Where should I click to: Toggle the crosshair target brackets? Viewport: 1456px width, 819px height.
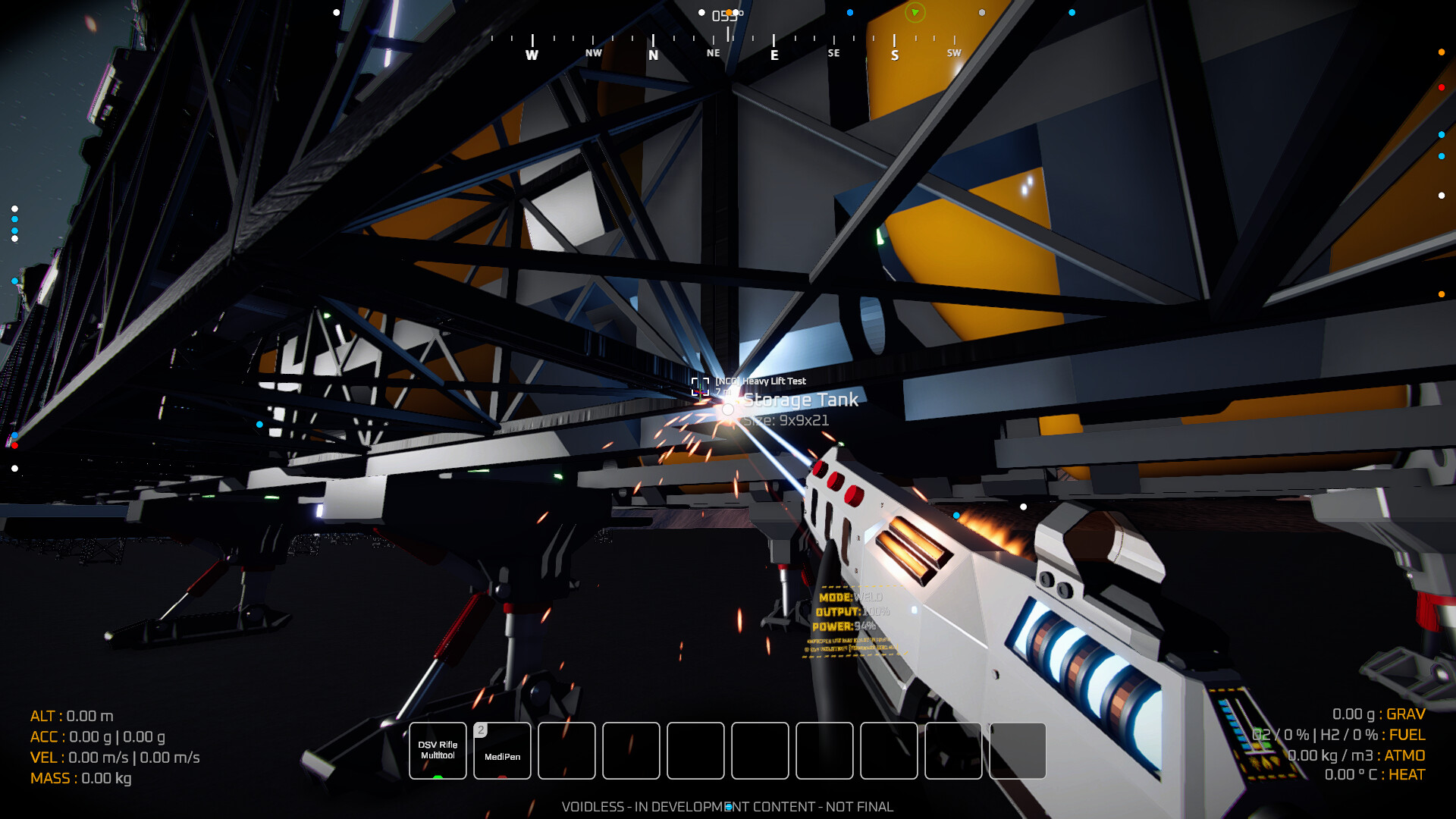tap(701, 385)
